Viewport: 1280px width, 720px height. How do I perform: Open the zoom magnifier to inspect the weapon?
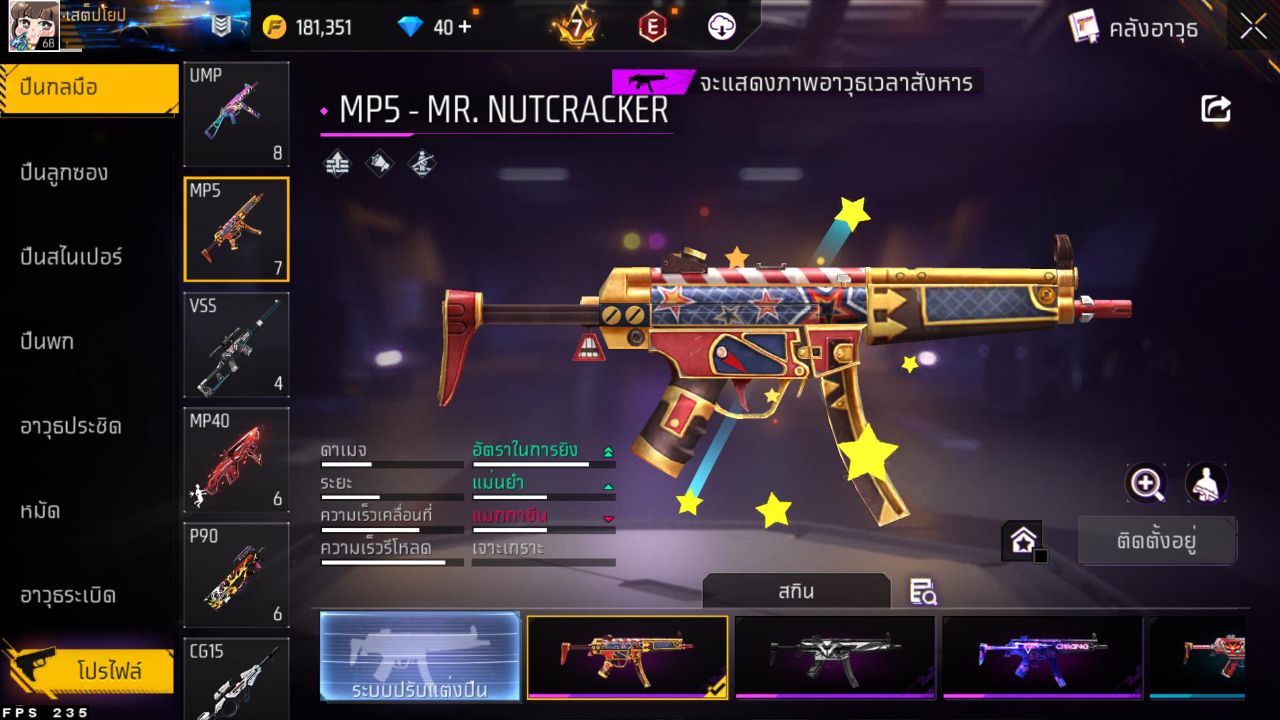tap(1146, 484)
